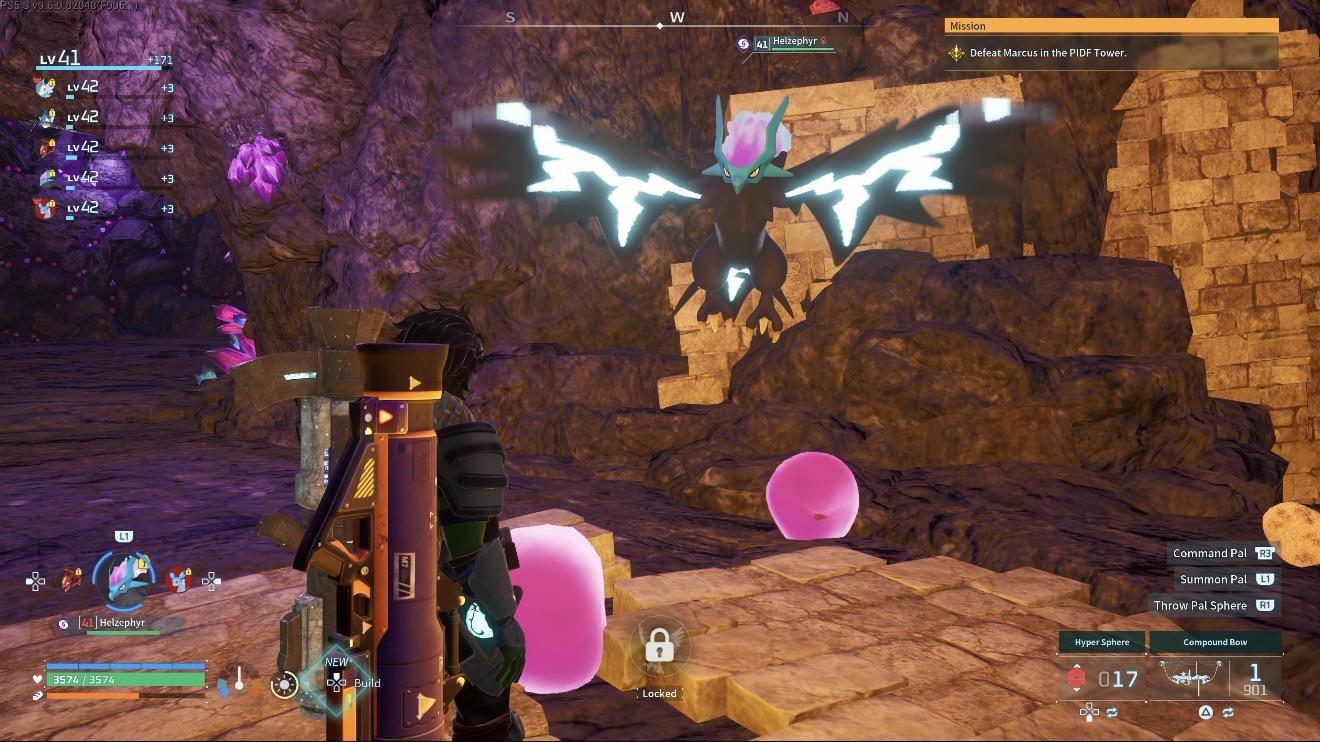This screenshot has height=742, width=1320.
Task: Click the sun time-of-day dial
Action: [285, 685]
